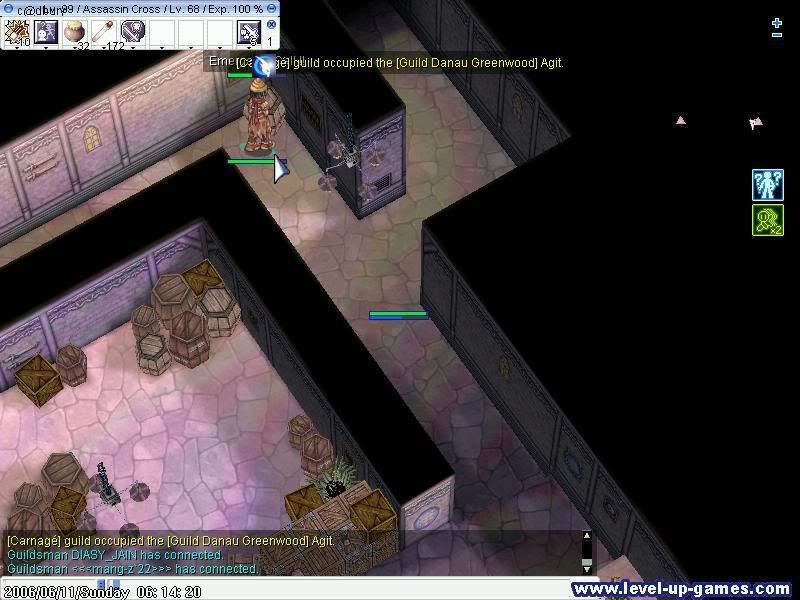800x600 pixels.
Task: Activate the sword and skull skill slot
Action: click(133, 31)
